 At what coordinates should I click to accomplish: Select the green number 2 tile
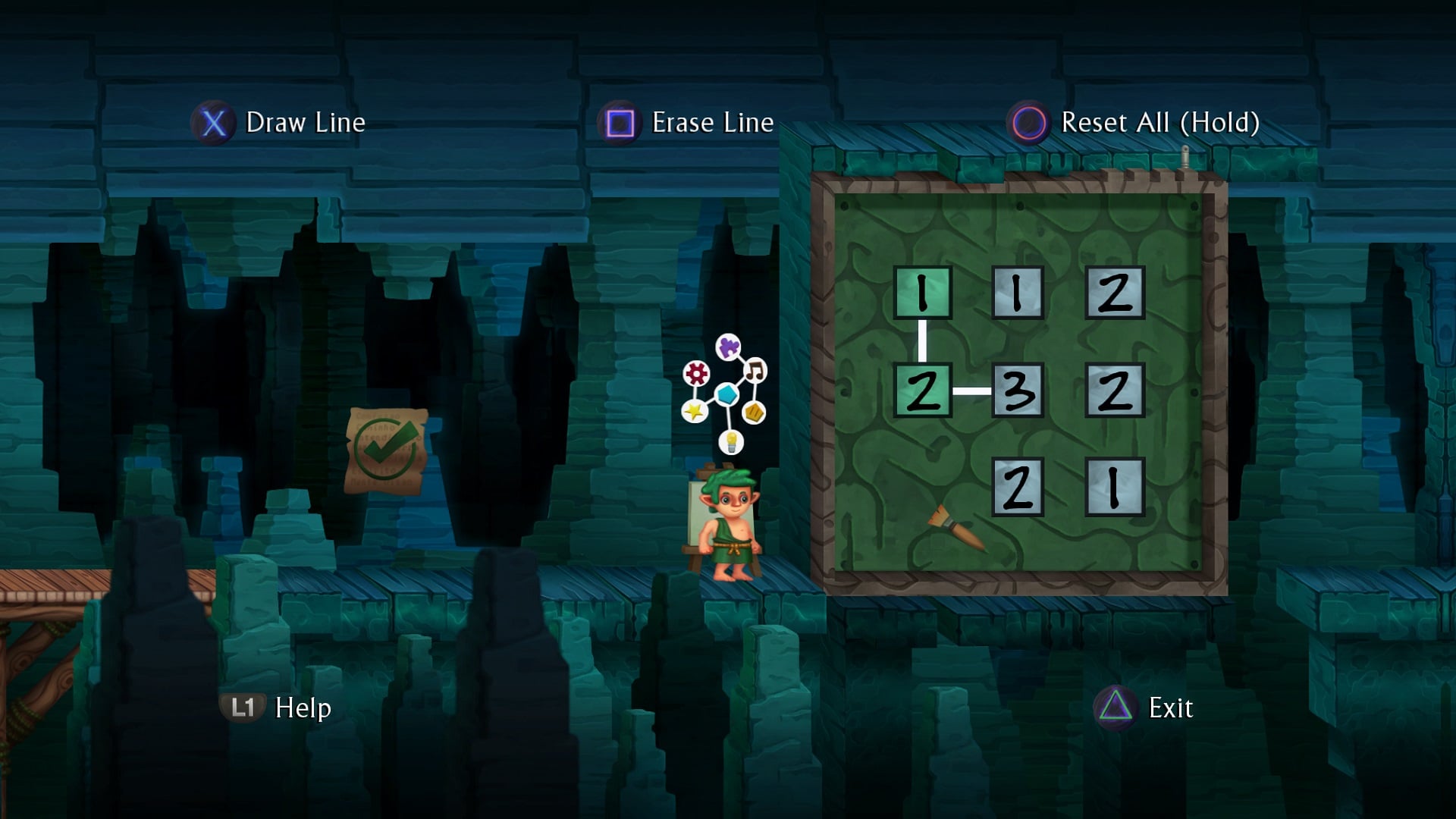coord(922,391)
